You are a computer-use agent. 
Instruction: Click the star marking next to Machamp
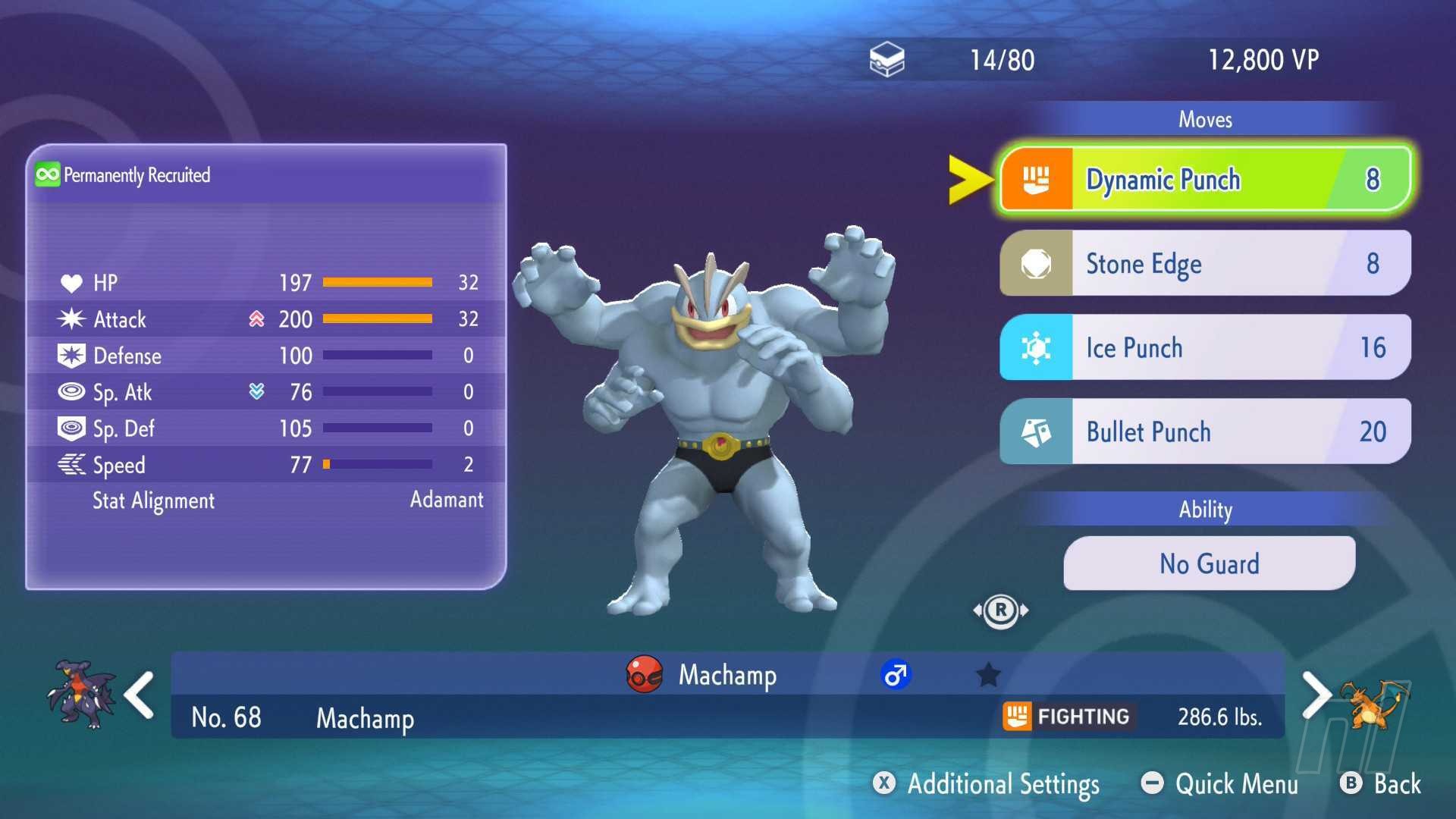(988, 674)
